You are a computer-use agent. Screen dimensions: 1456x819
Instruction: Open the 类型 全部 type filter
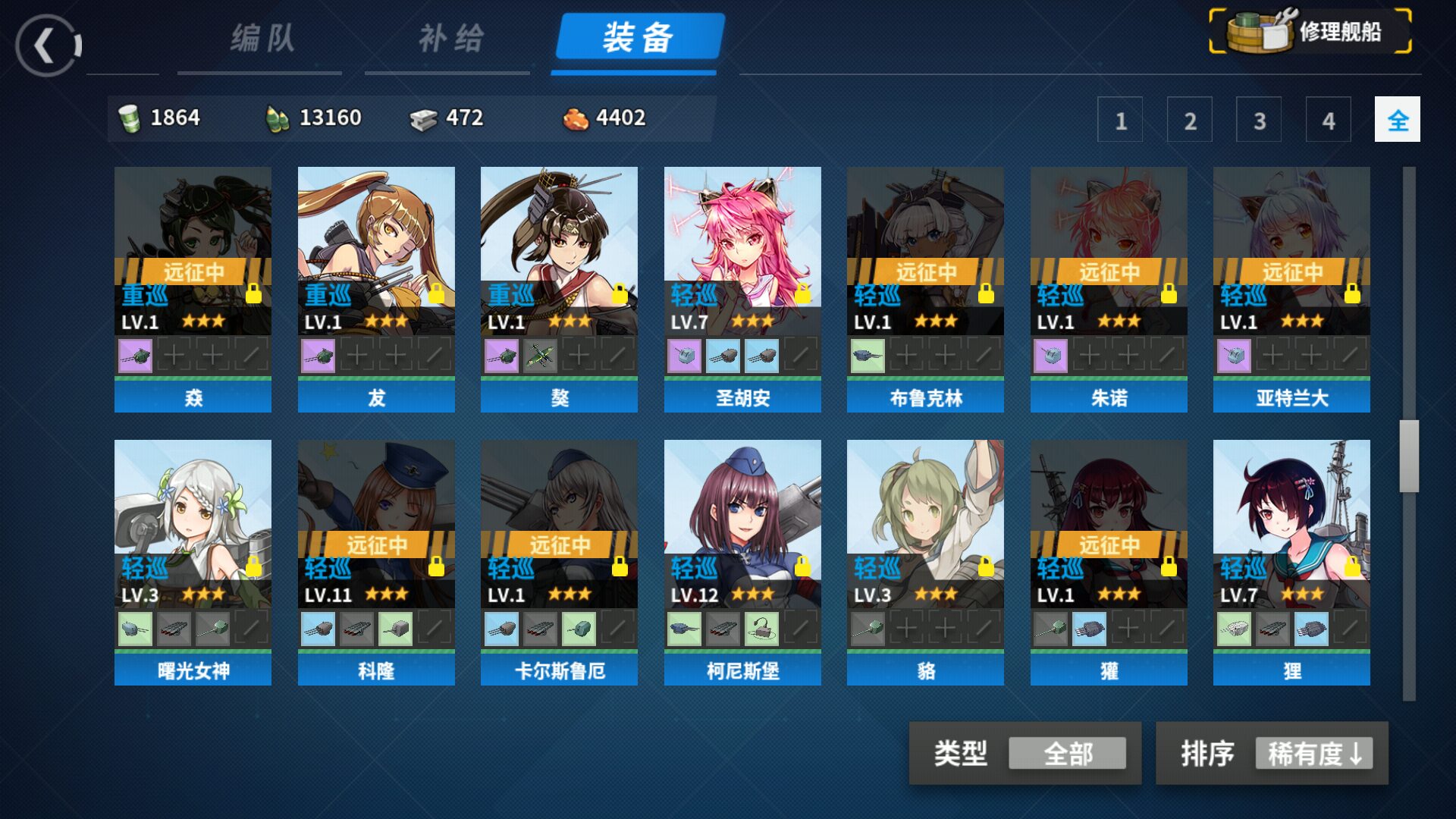click(x=1066, y=753)
